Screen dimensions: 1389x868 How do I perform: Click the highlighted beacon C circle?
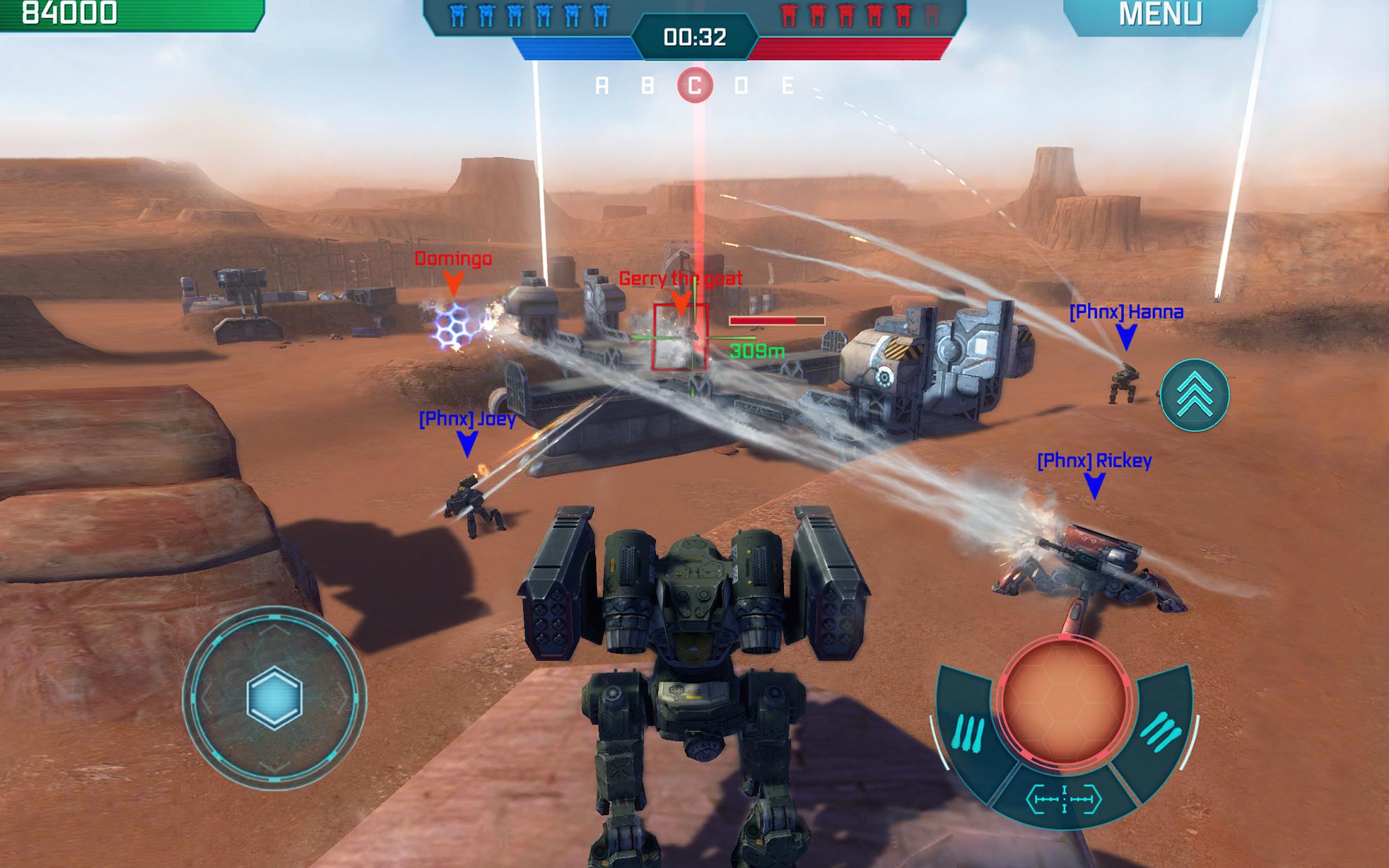(x=695, y=85)
